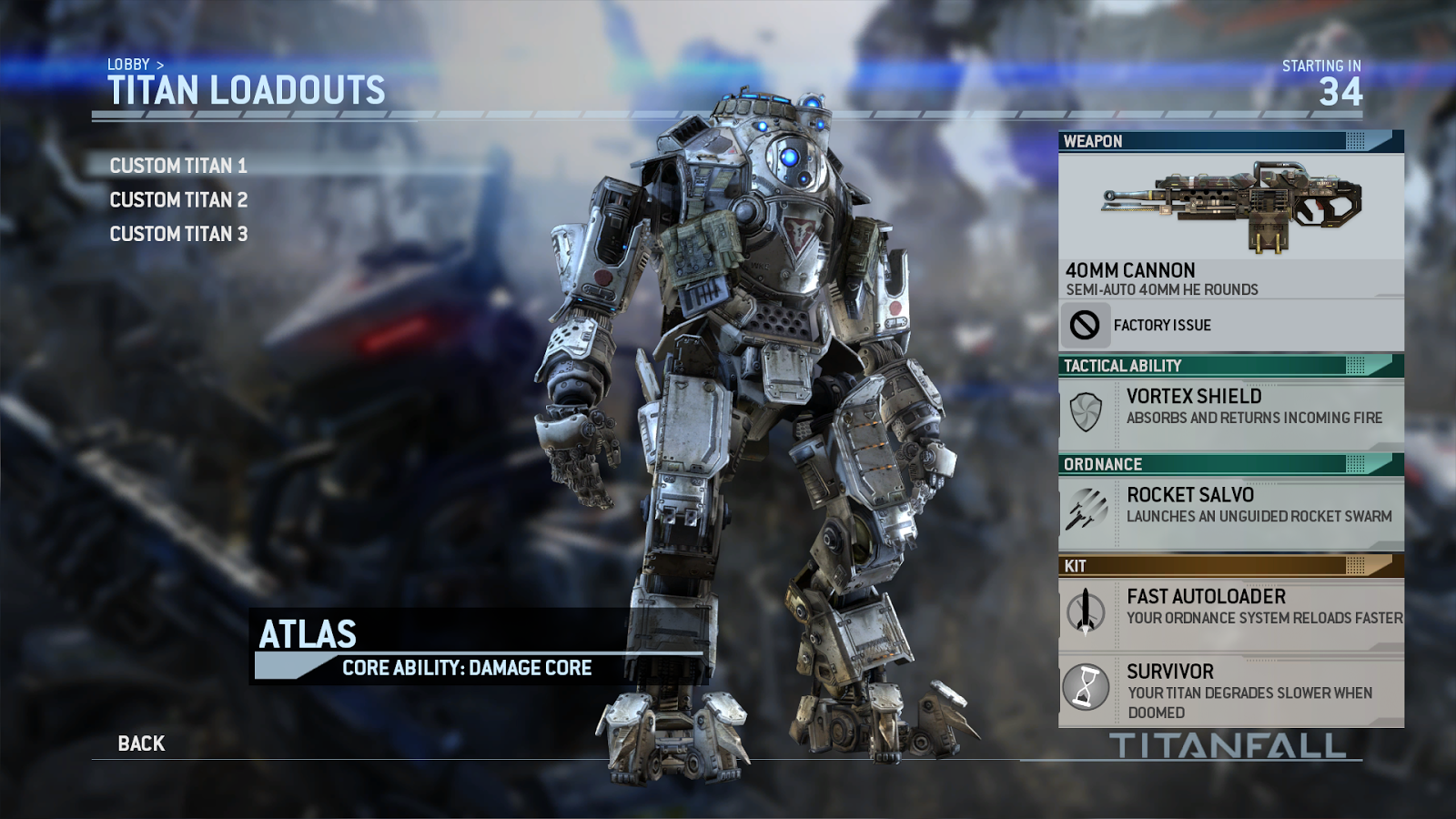Image resolution: width=1456 pixels, height=819 pixels.
Task: Select Custom Titan 1 loadout
Action: click(178, 166)
